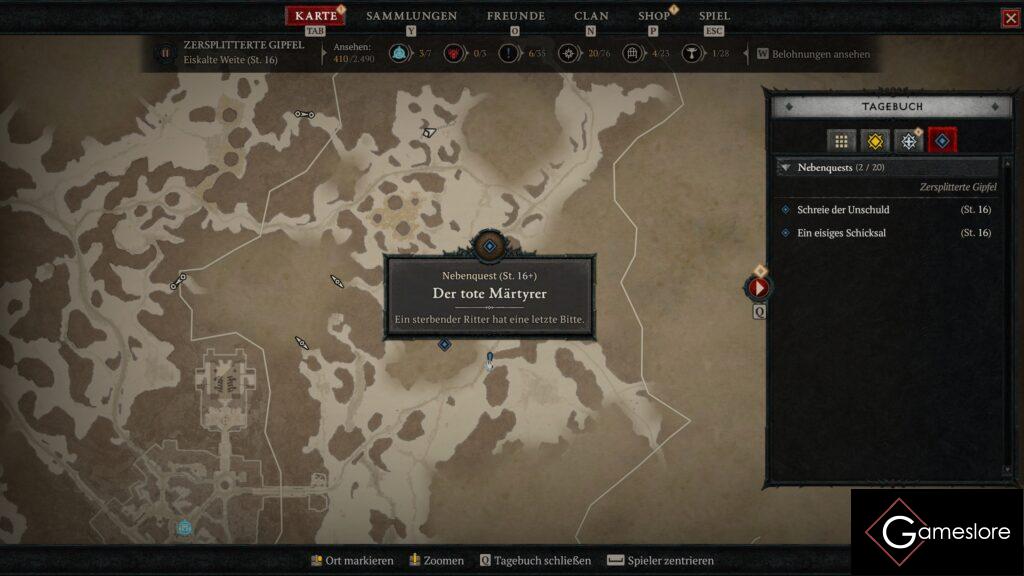Select the Karte tab

tap(316, 16)
